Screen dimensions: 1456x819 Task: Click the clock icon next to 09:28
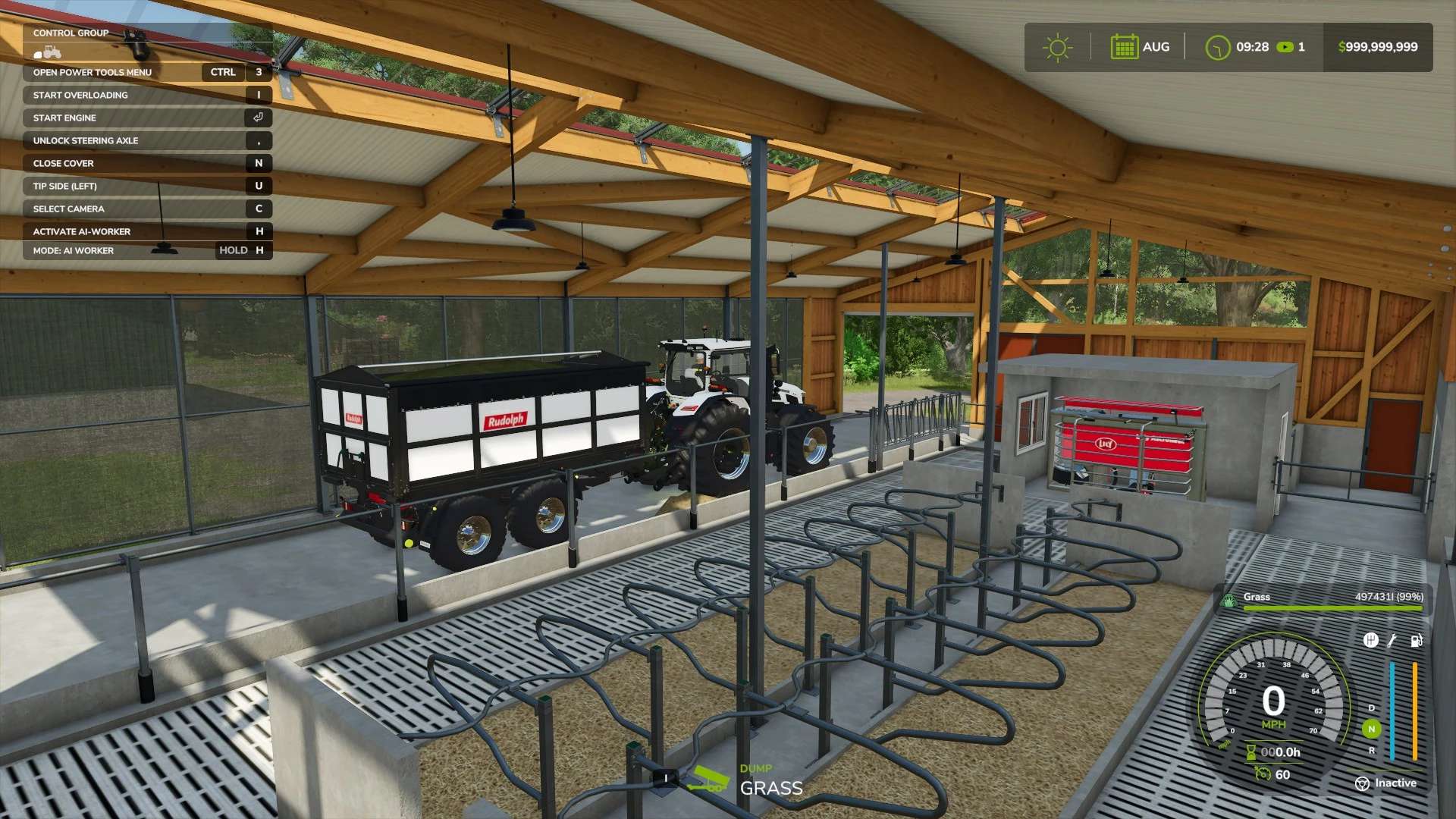click(x=1218, y=48)
